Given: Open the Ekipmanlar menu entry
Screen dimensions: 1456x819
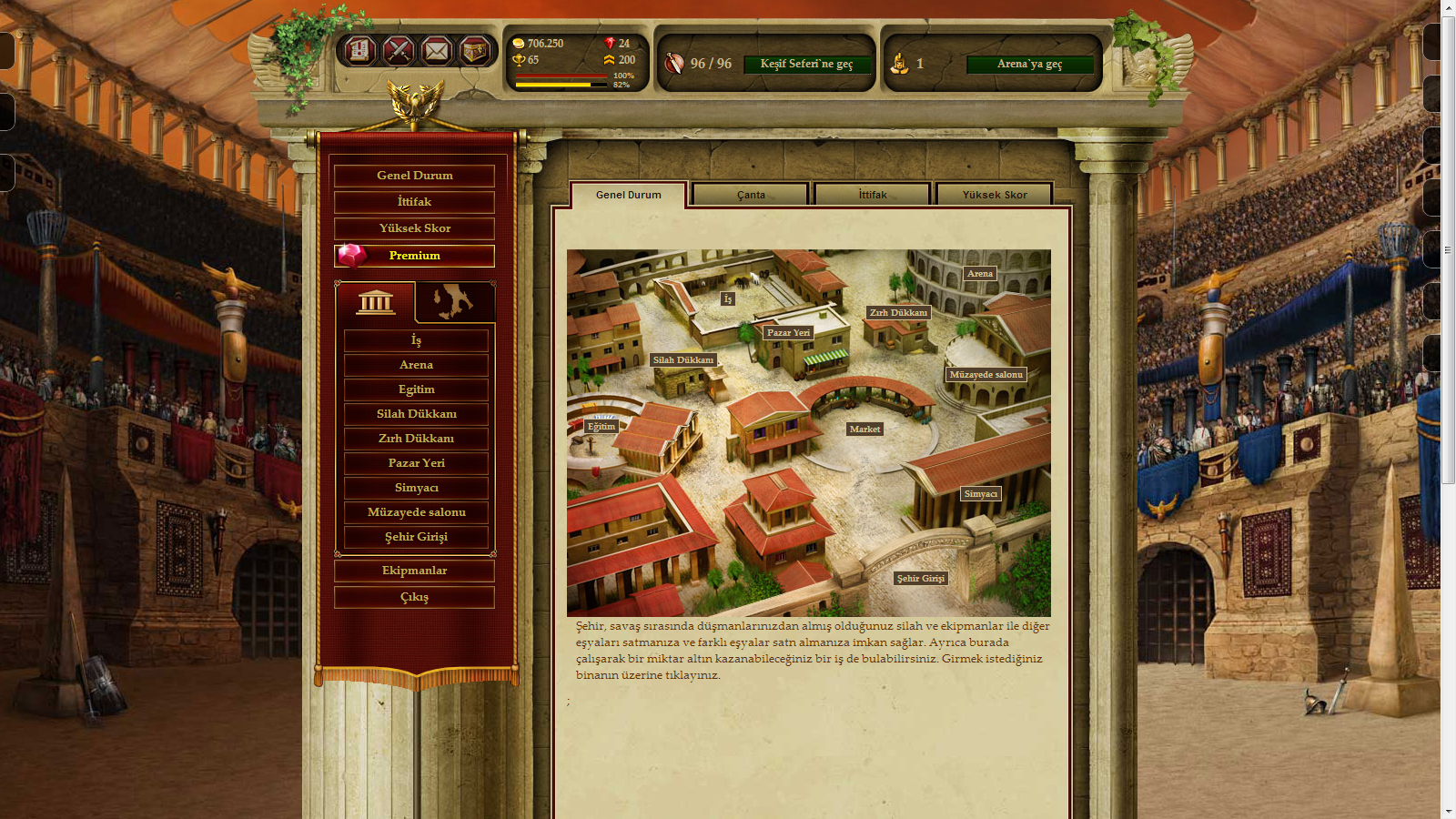Looking at the screenshot, I should 414,571.
